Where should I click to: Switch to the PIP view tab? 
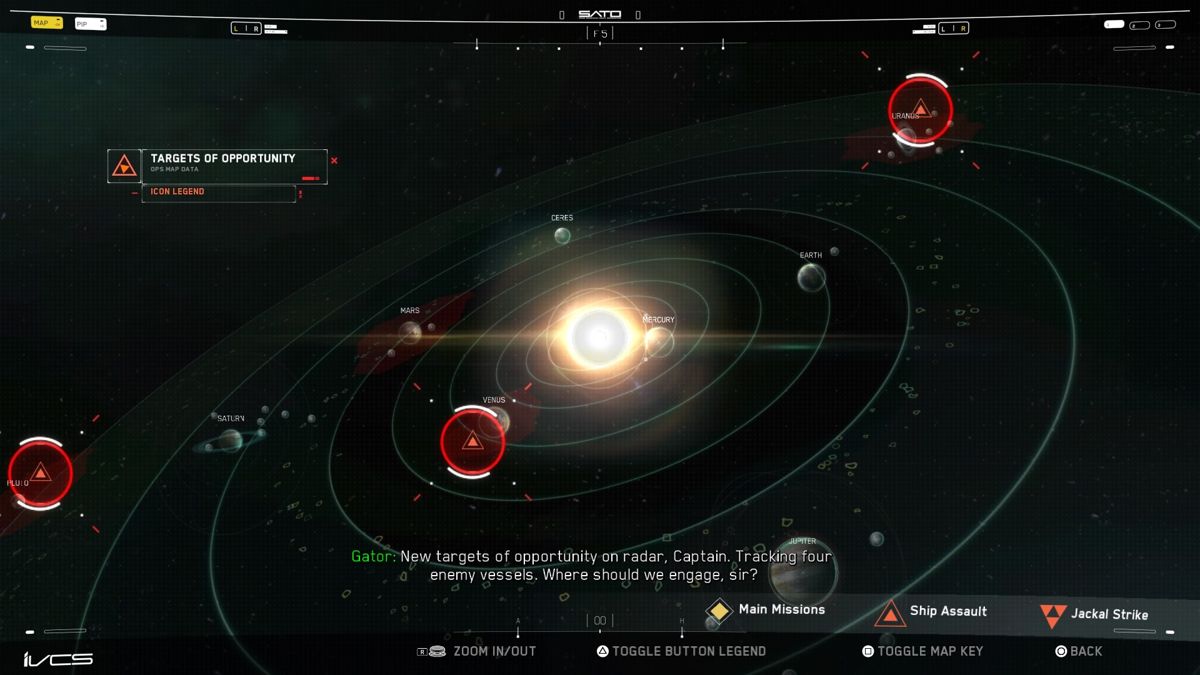[90, 23]
